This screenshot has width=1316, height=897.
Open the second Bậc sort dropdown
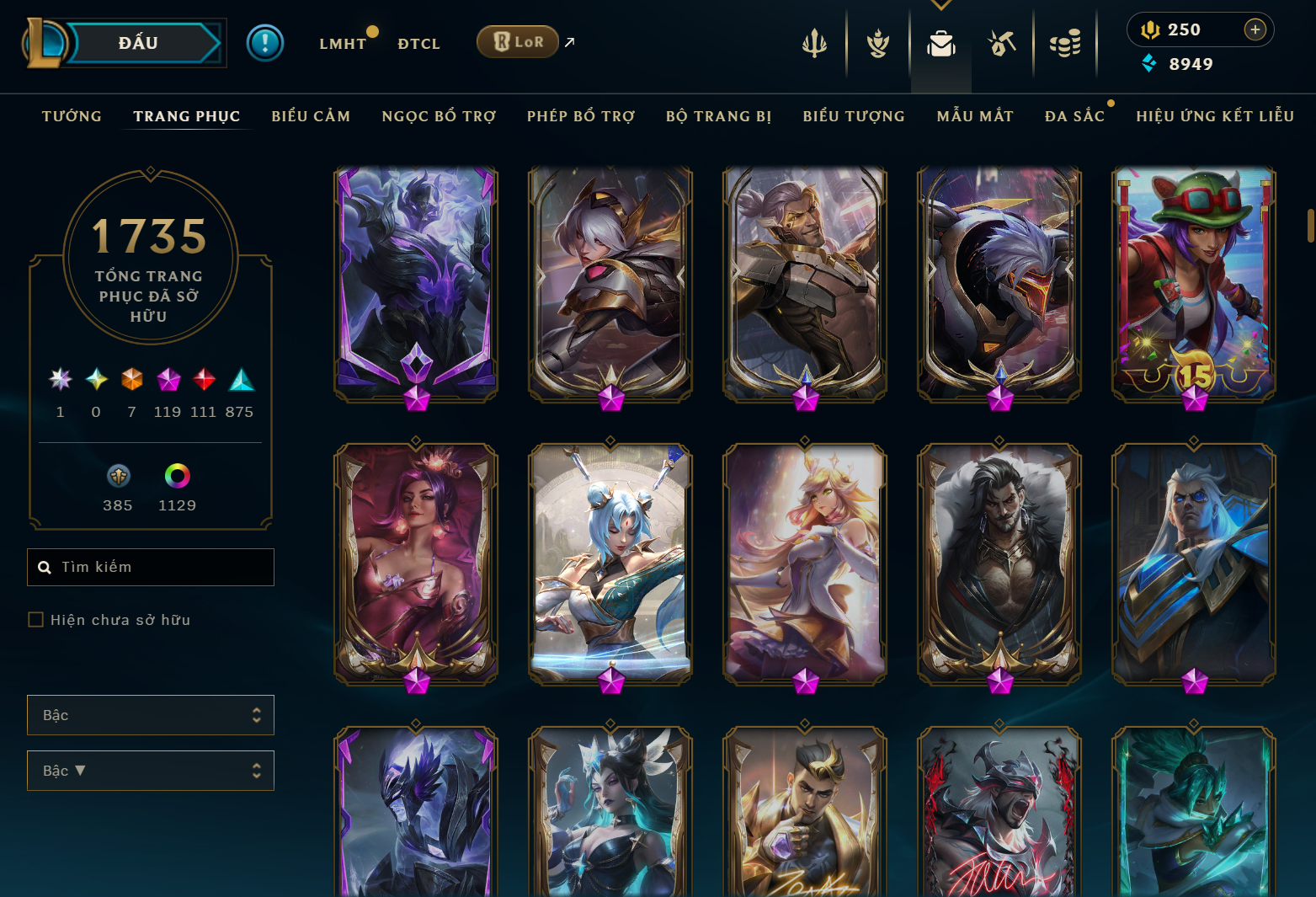150,771
